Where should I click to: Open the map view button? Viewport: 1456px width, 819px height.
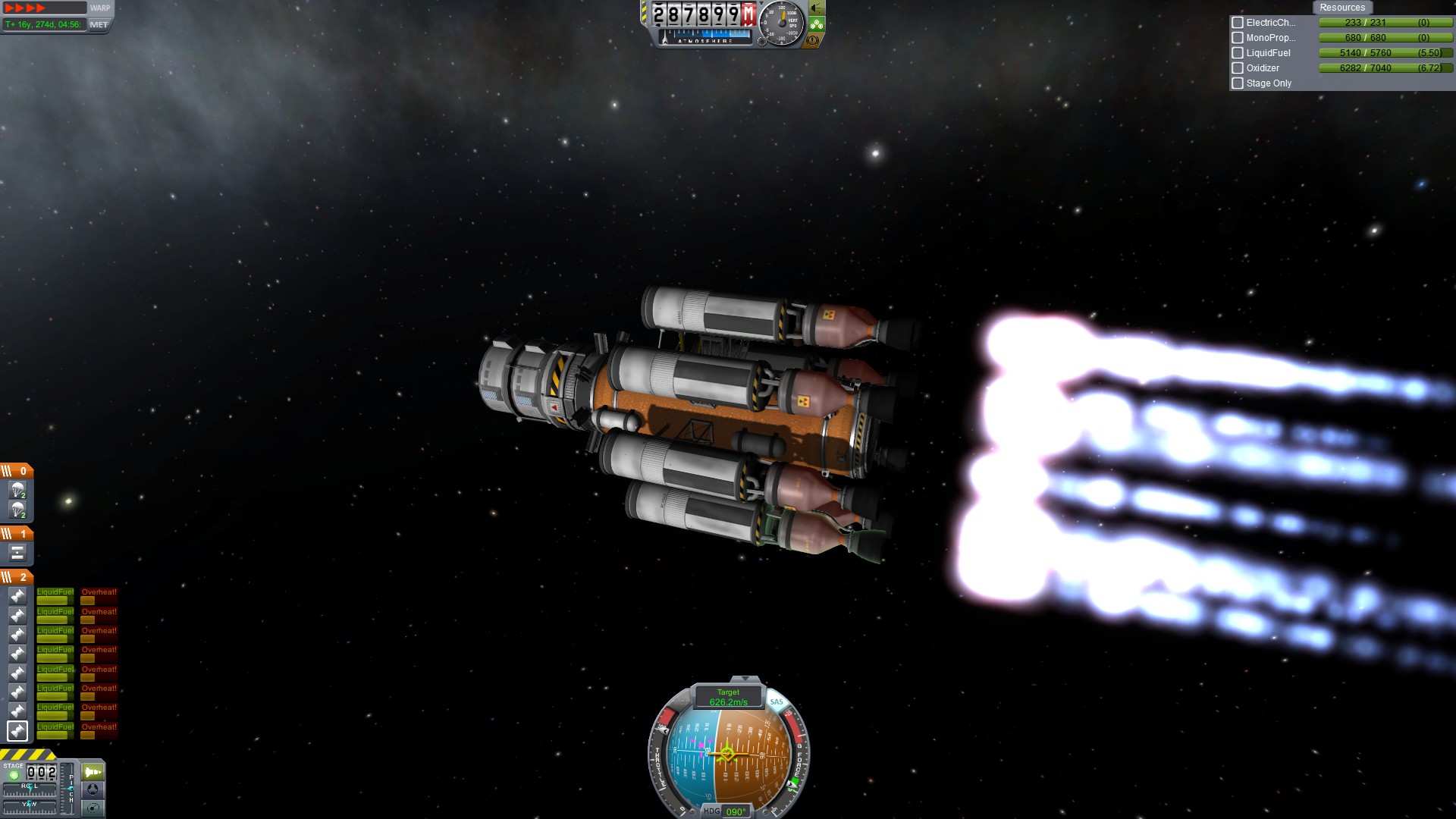click(x=93, y=808)
